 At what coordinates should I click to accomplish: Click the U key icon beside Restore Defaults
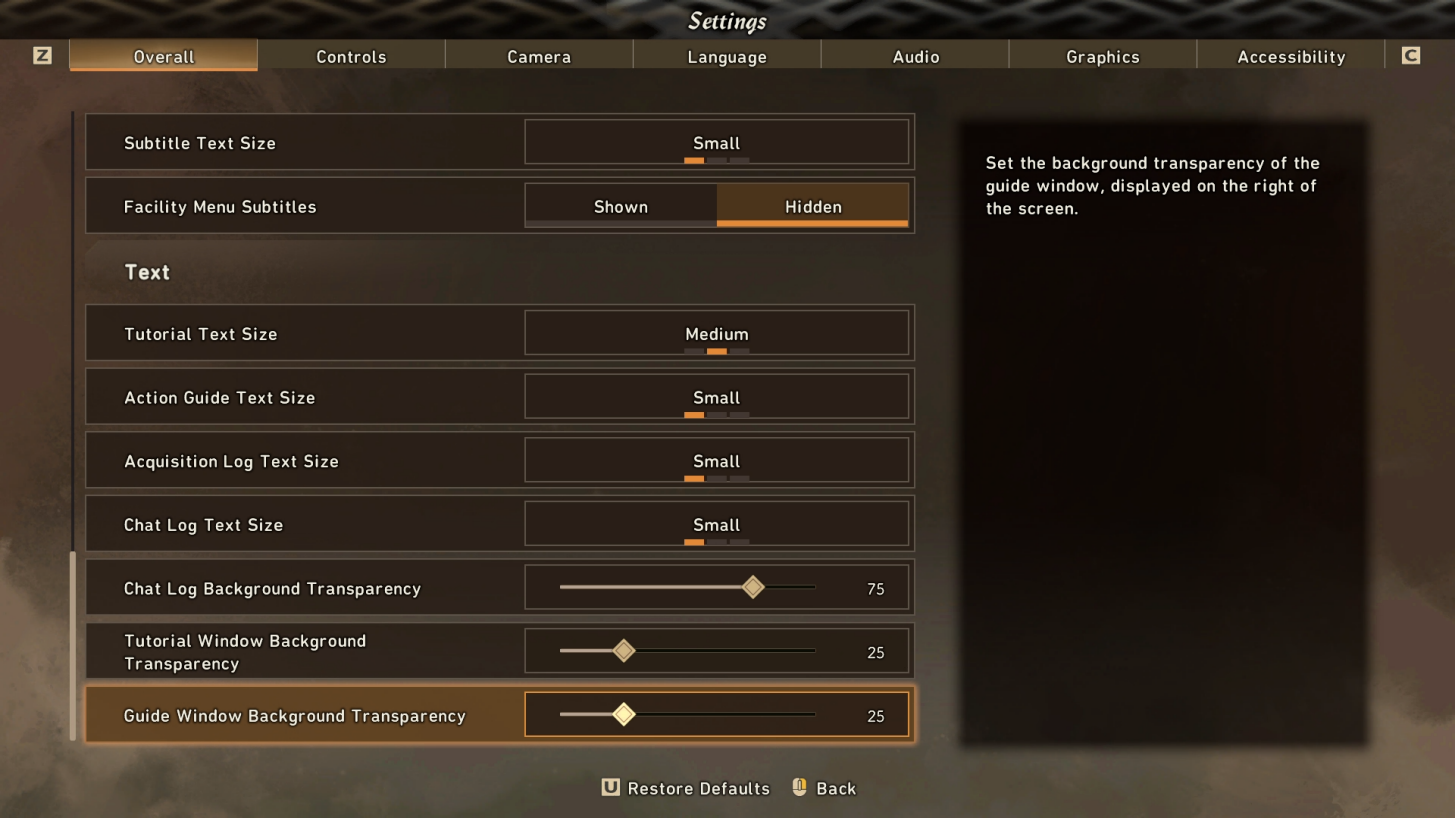[x=609, y=788]
